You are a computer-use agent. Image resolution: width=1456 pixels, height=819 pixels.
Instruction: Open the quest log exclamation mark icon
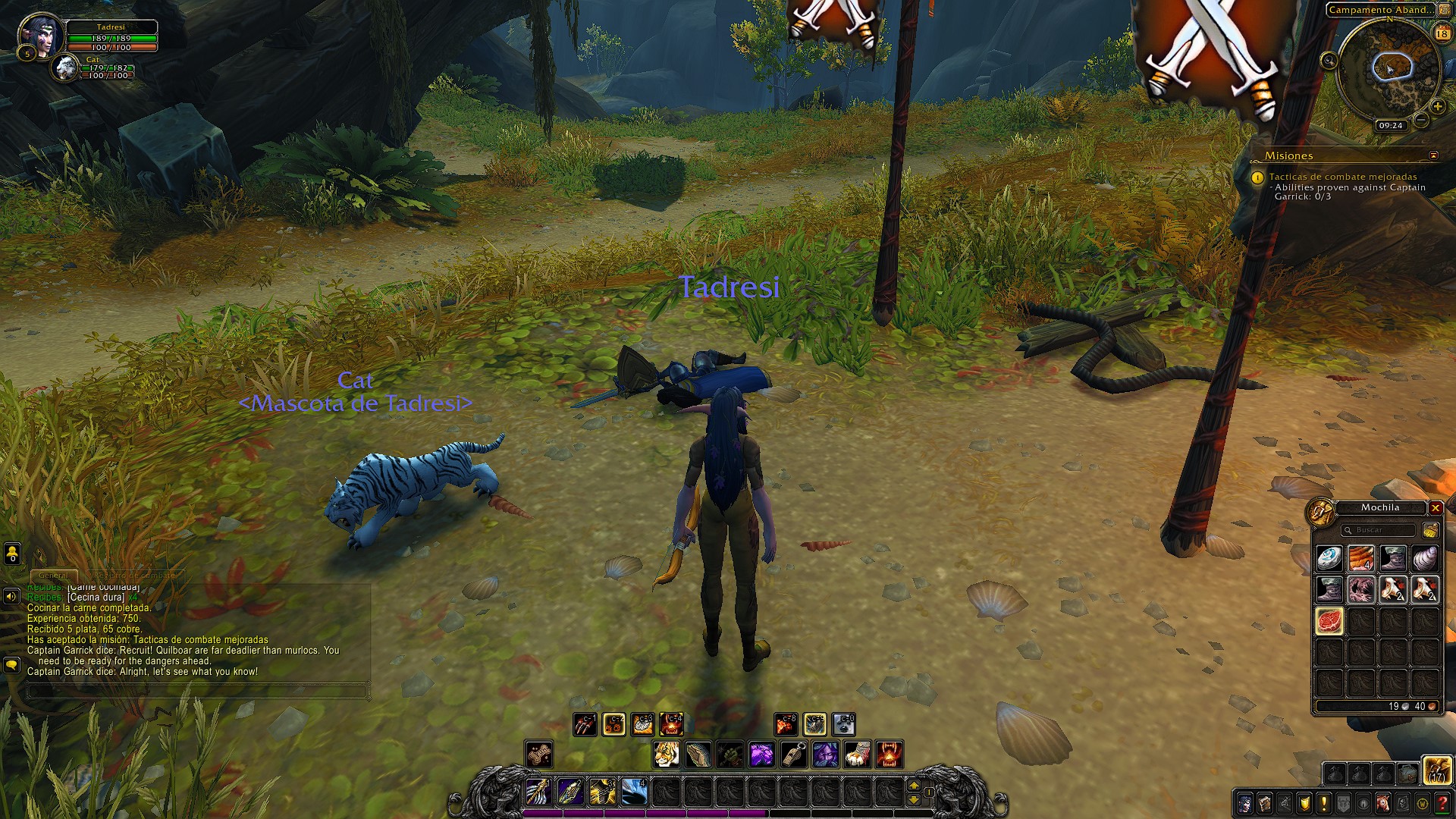pyautogui.click(x=1324, y=803)
